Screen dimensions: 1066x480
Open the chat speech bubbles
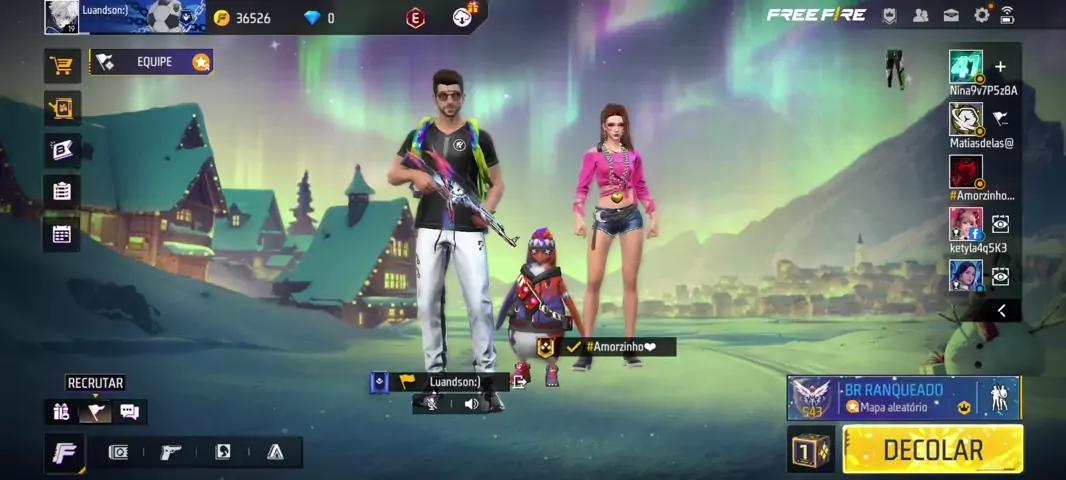(x=129, y=411)
